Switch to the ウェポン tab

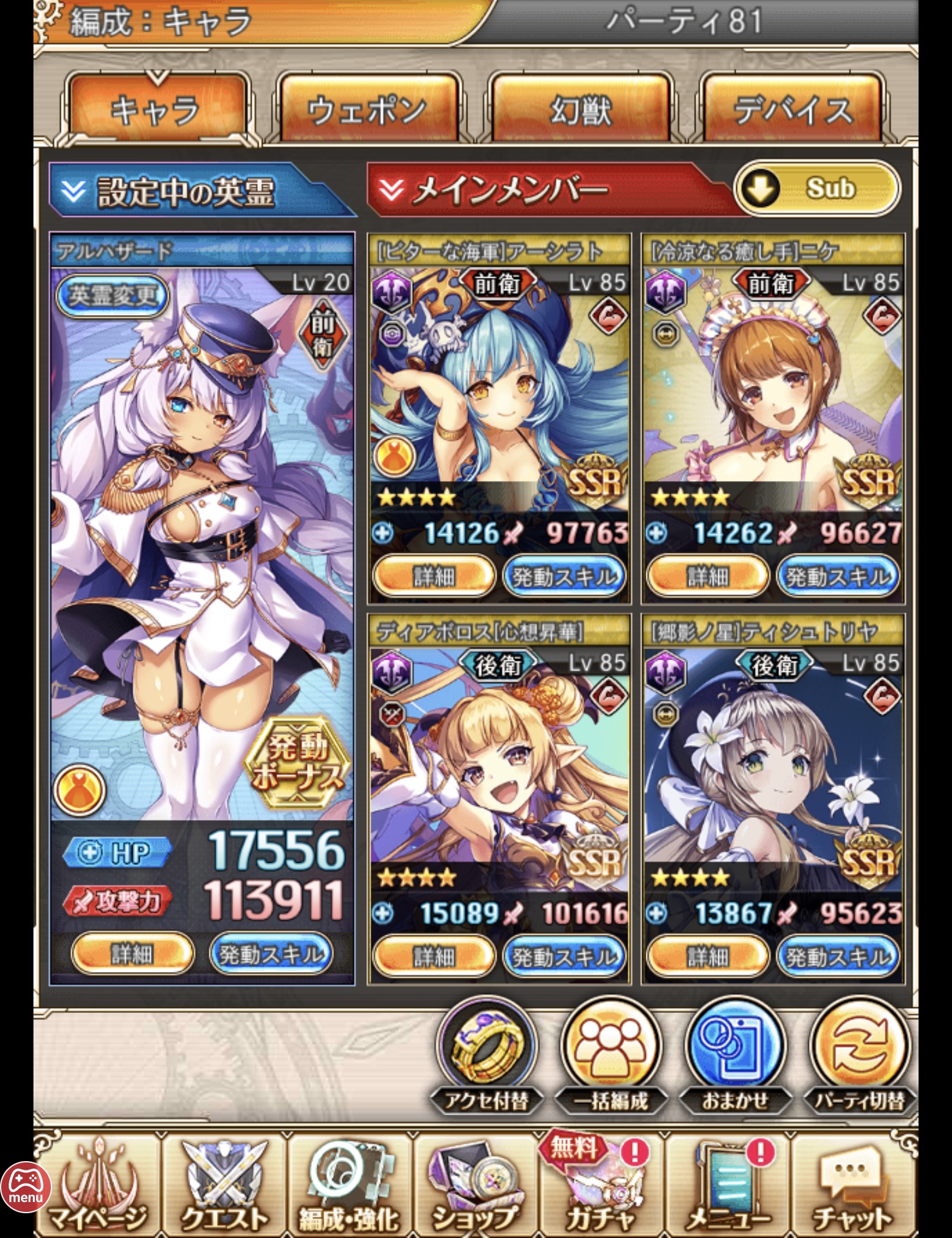pyautogui.click(x=369, y=110)
